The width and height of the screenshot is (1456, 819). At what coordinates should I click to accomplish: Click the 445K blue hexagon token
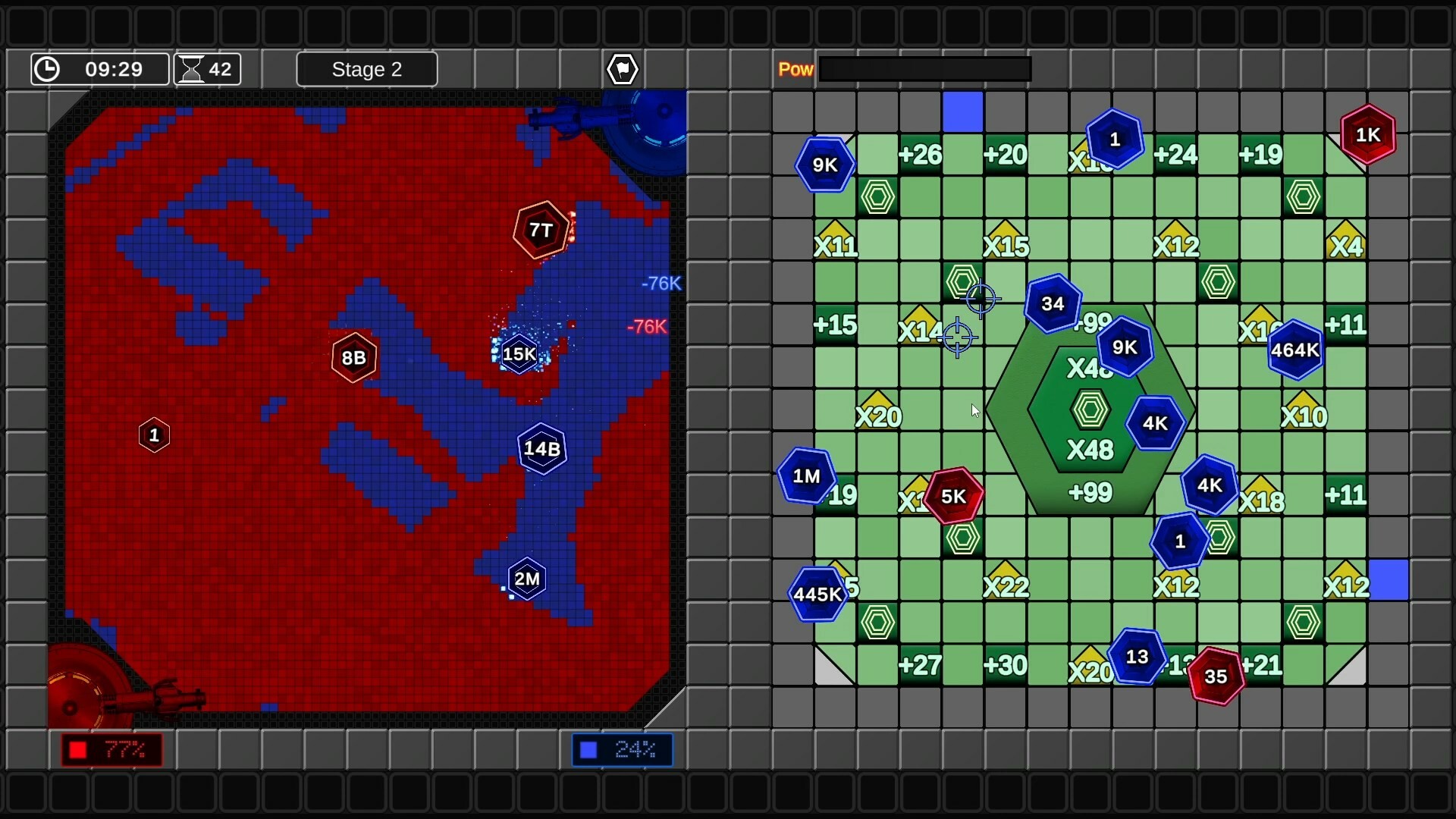point(817,595)
